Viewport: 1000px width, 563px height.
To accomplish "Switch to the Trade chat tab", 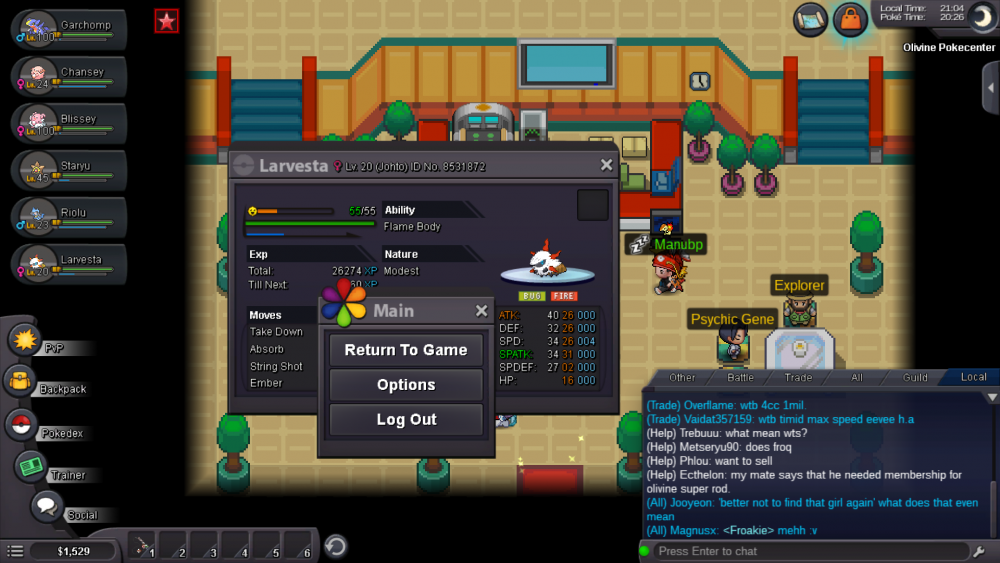I will coord(798,377).
